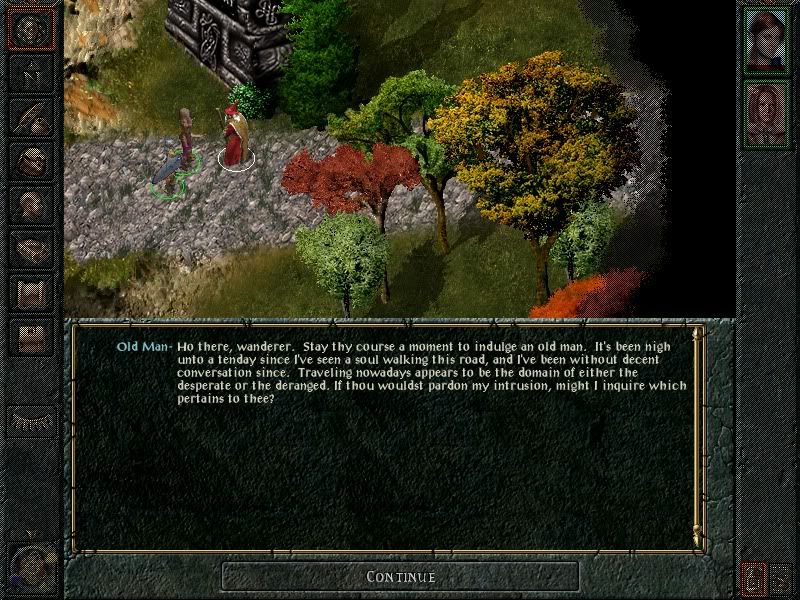800x600 pixels.
Task: Click the dialogue scrollbar's down arrow
Action: pyautogui.click(x=697, y=538)
